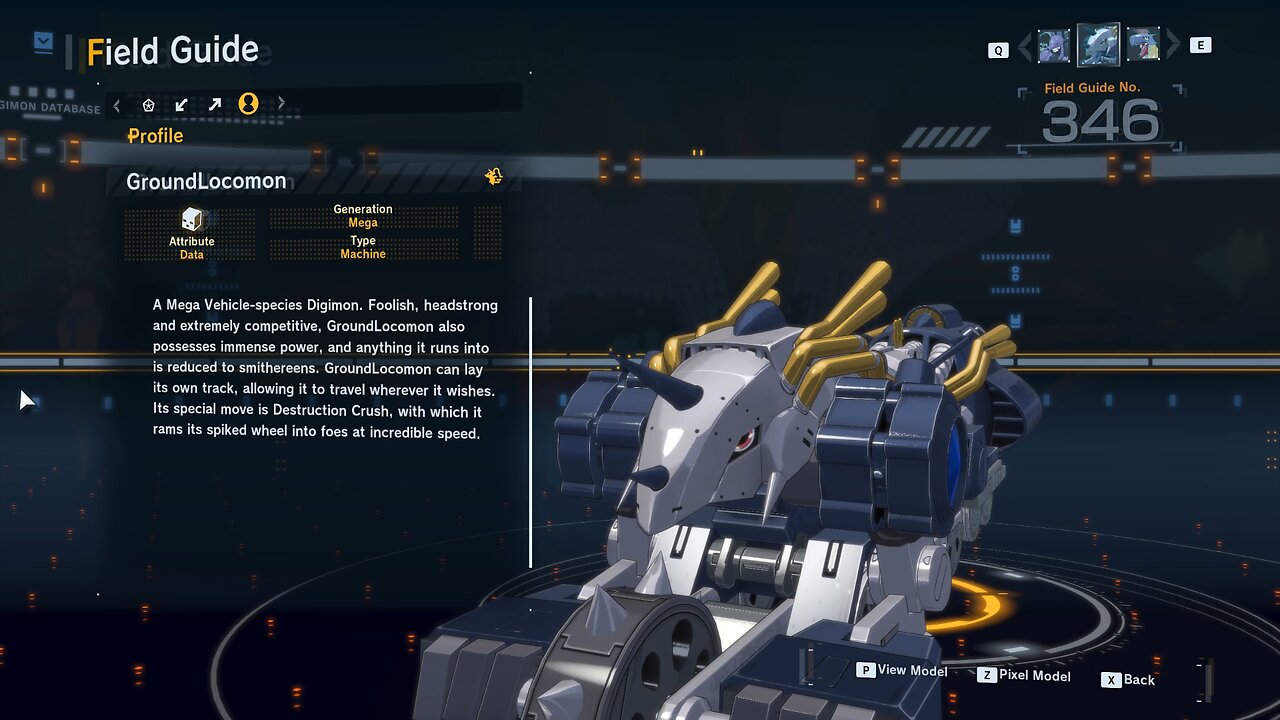Choose View Model option
Image resolution: width=1280 pixels, height=720 pixels.
click(902, 670)
